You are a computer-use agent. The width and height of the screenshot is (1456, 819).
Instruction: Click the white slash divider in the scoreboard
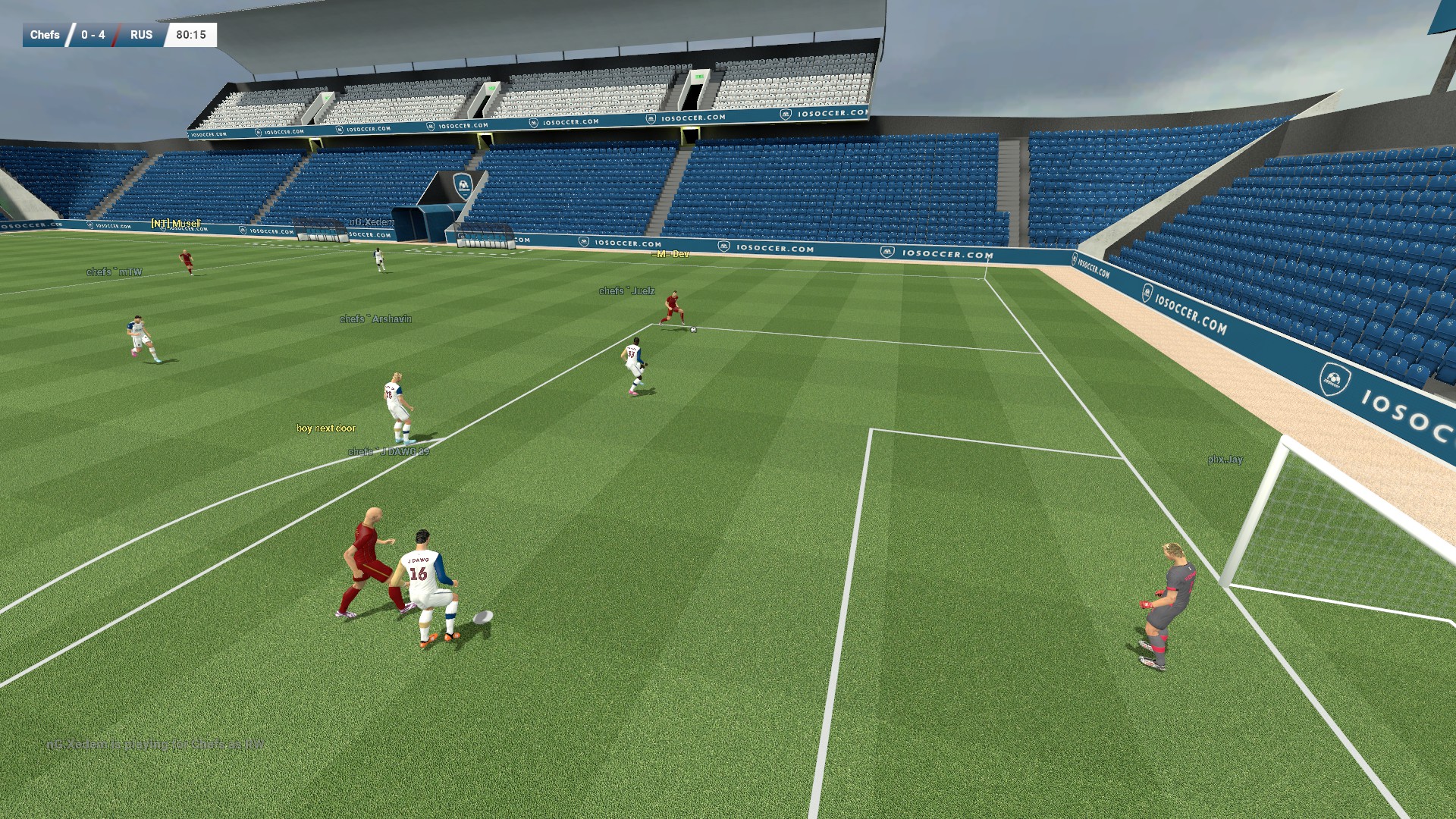pyautogui.click(x=71, y=35)
